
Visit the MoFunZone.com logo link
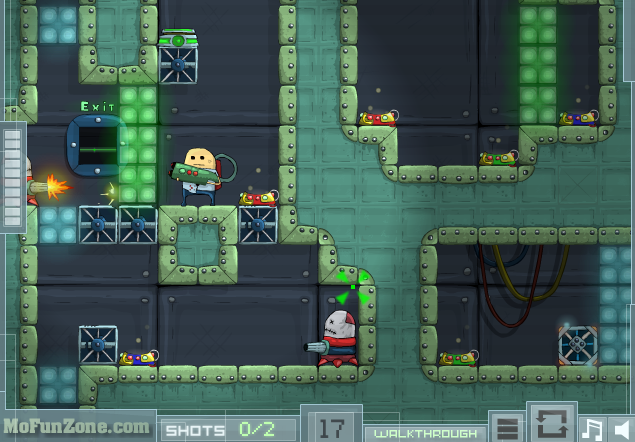coord(76,425)
